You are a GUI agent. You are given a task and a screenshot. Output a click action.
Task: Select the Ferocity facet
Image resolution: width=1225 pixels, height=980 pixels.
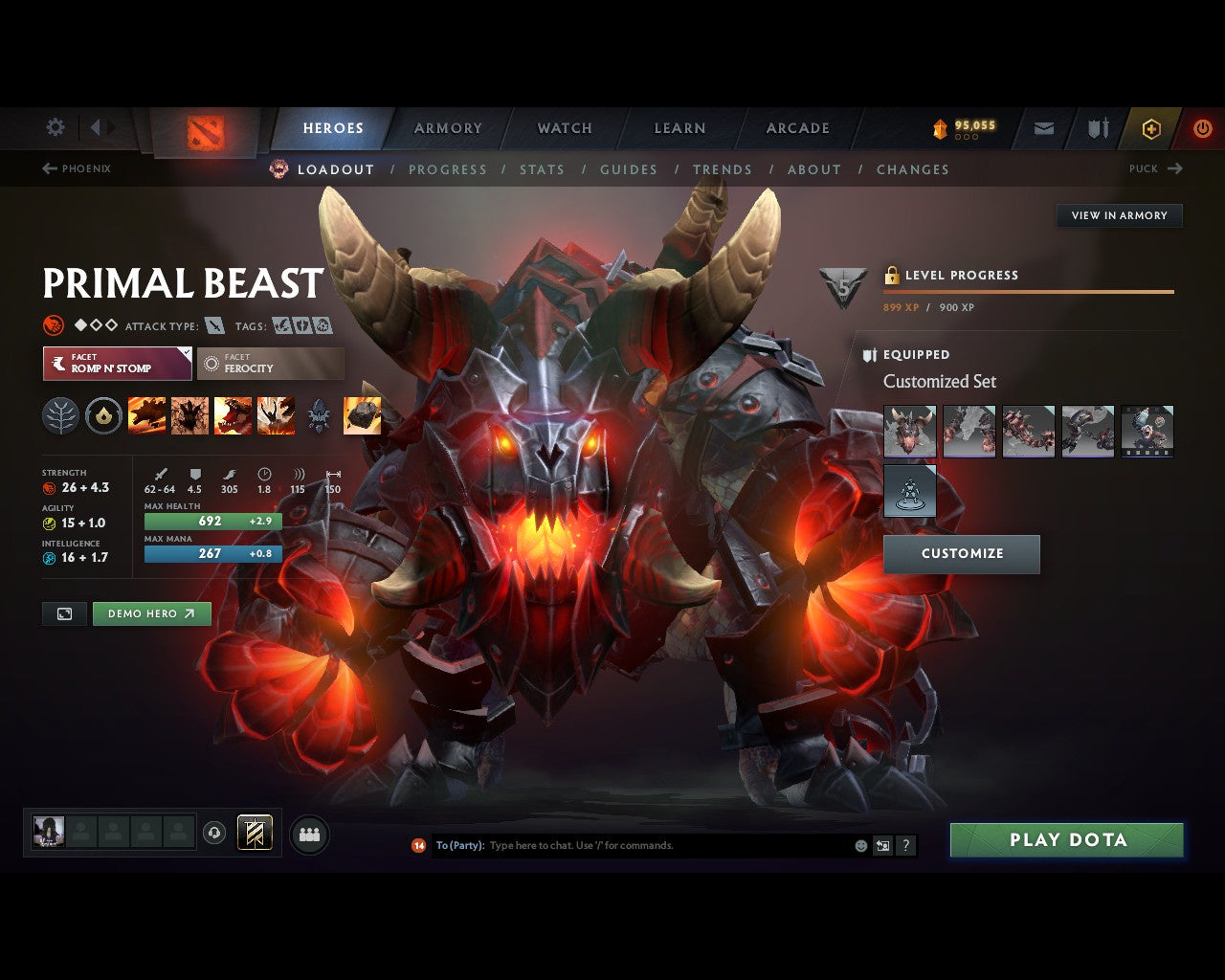click(x=270, y=364)
